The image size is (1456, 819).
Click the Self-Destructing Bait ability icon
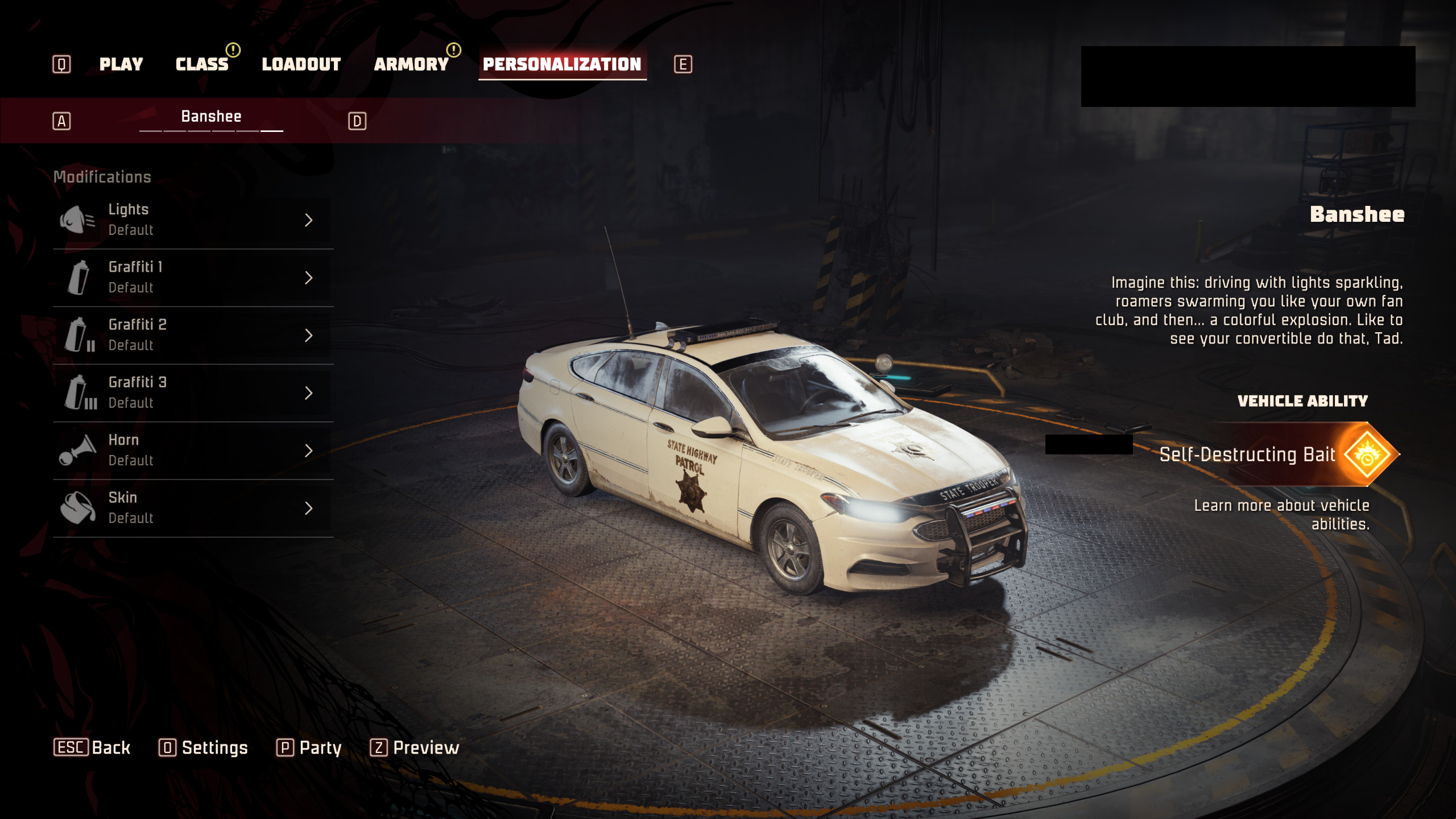(x=1367, y=454)
